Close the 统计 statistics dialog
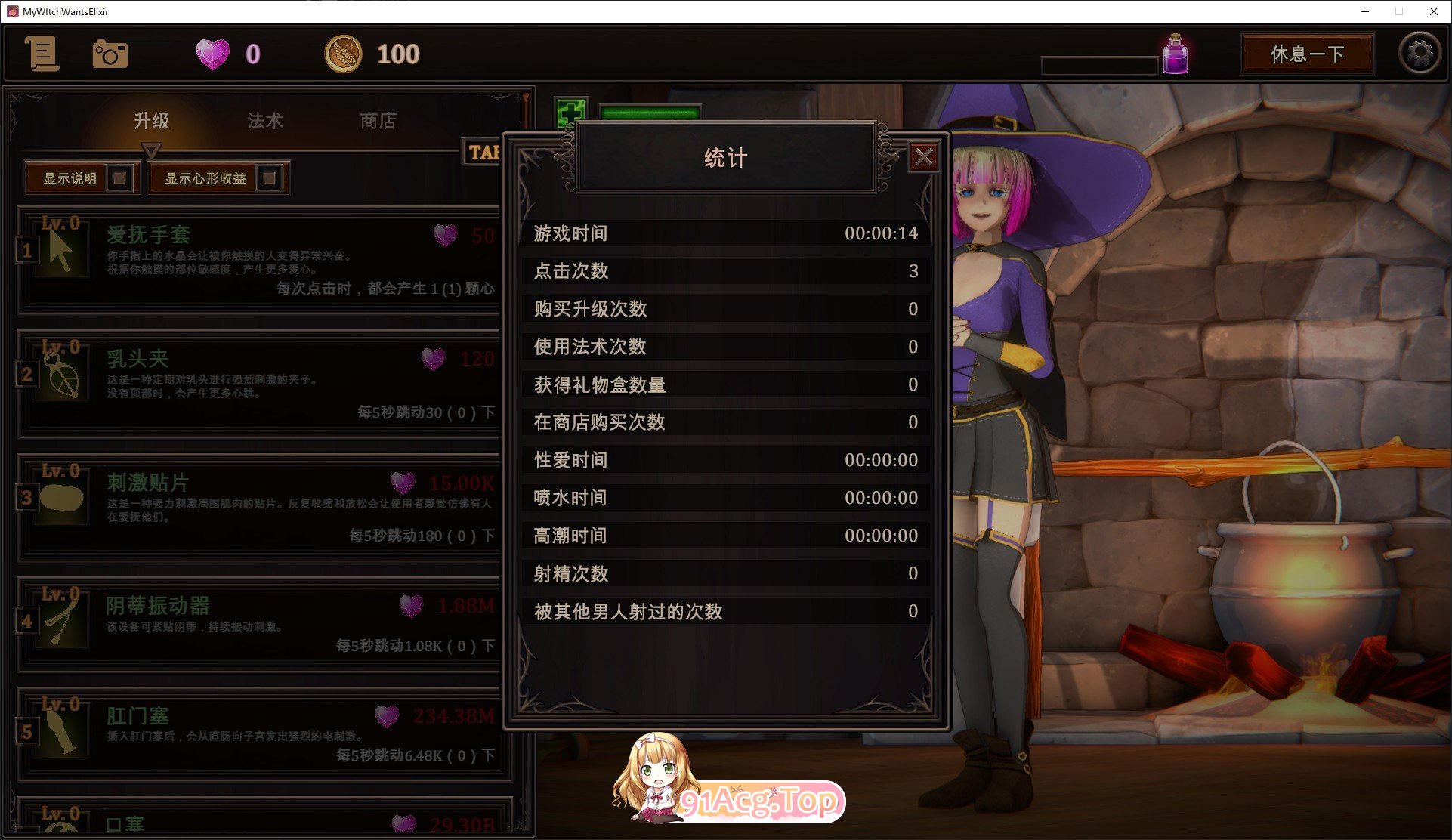 tap(924, 157)
